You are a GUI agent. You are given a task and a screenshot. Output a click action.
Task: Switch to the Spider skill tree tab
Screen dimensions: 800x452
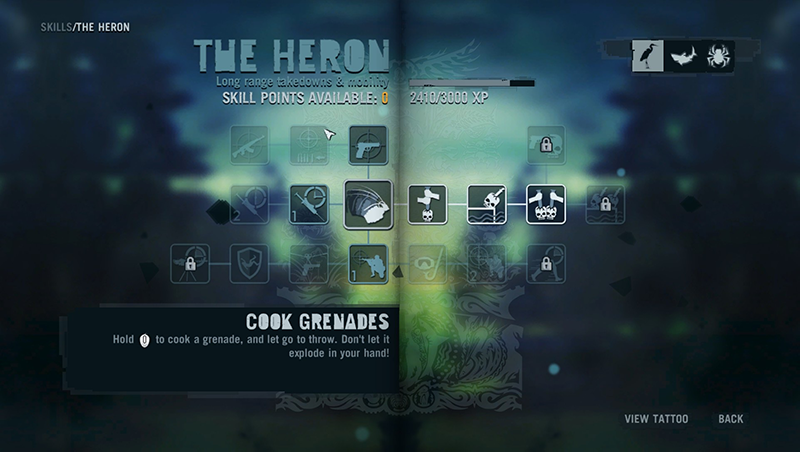[x=717, y=56]
